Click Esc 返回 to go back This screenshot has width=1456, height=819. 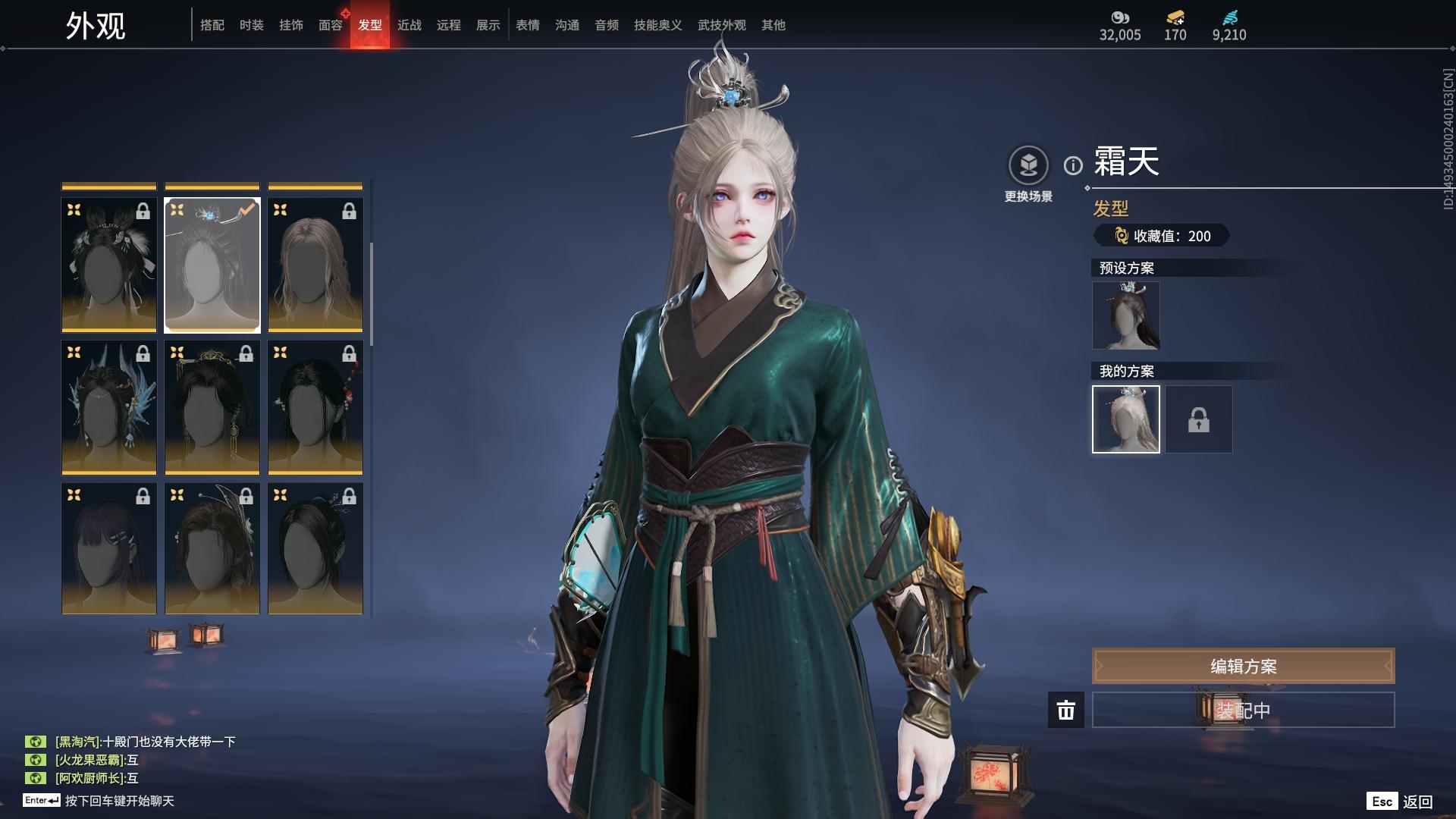(x=1400, y=802)
